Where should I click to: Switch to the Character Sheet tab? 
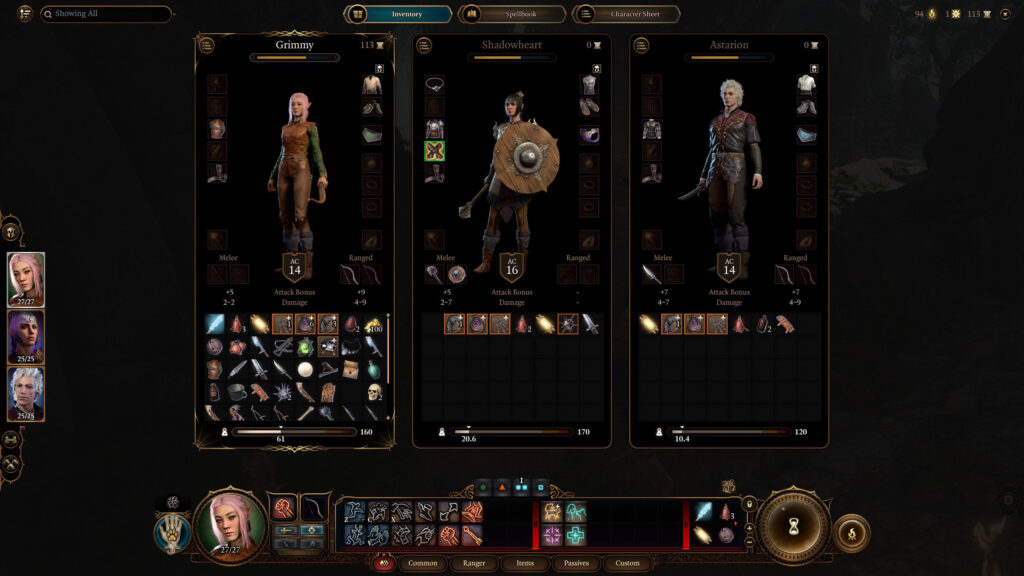pos(626,14)
